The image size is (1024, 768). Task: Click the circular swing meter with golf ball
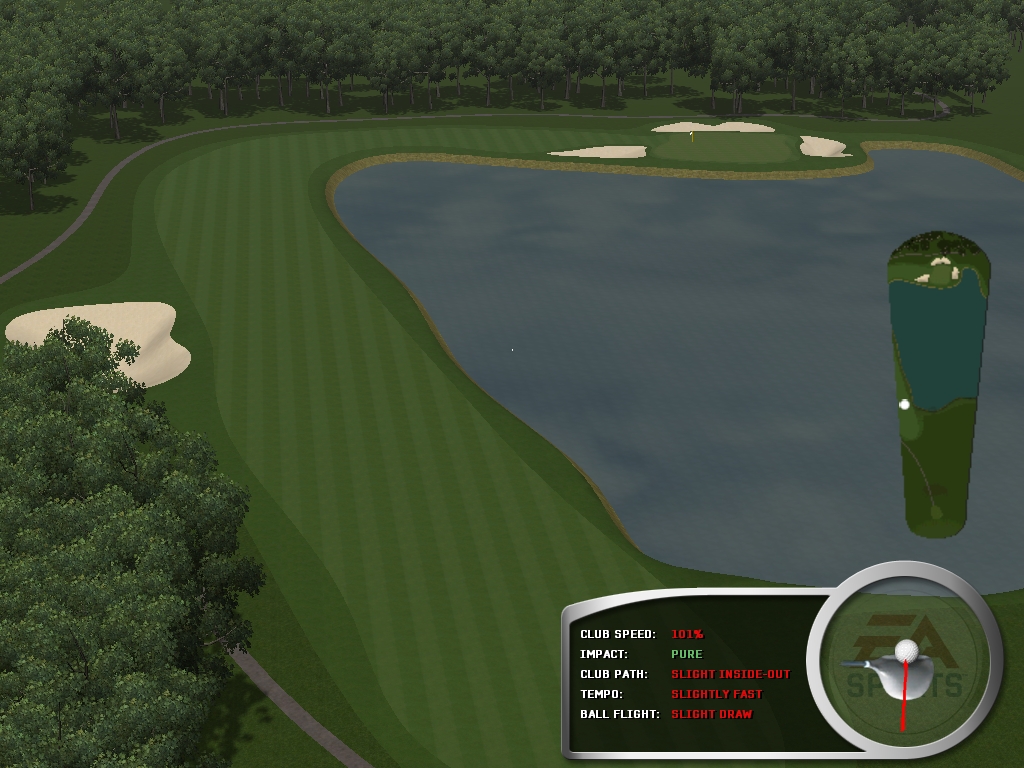[x=904, y=663]
